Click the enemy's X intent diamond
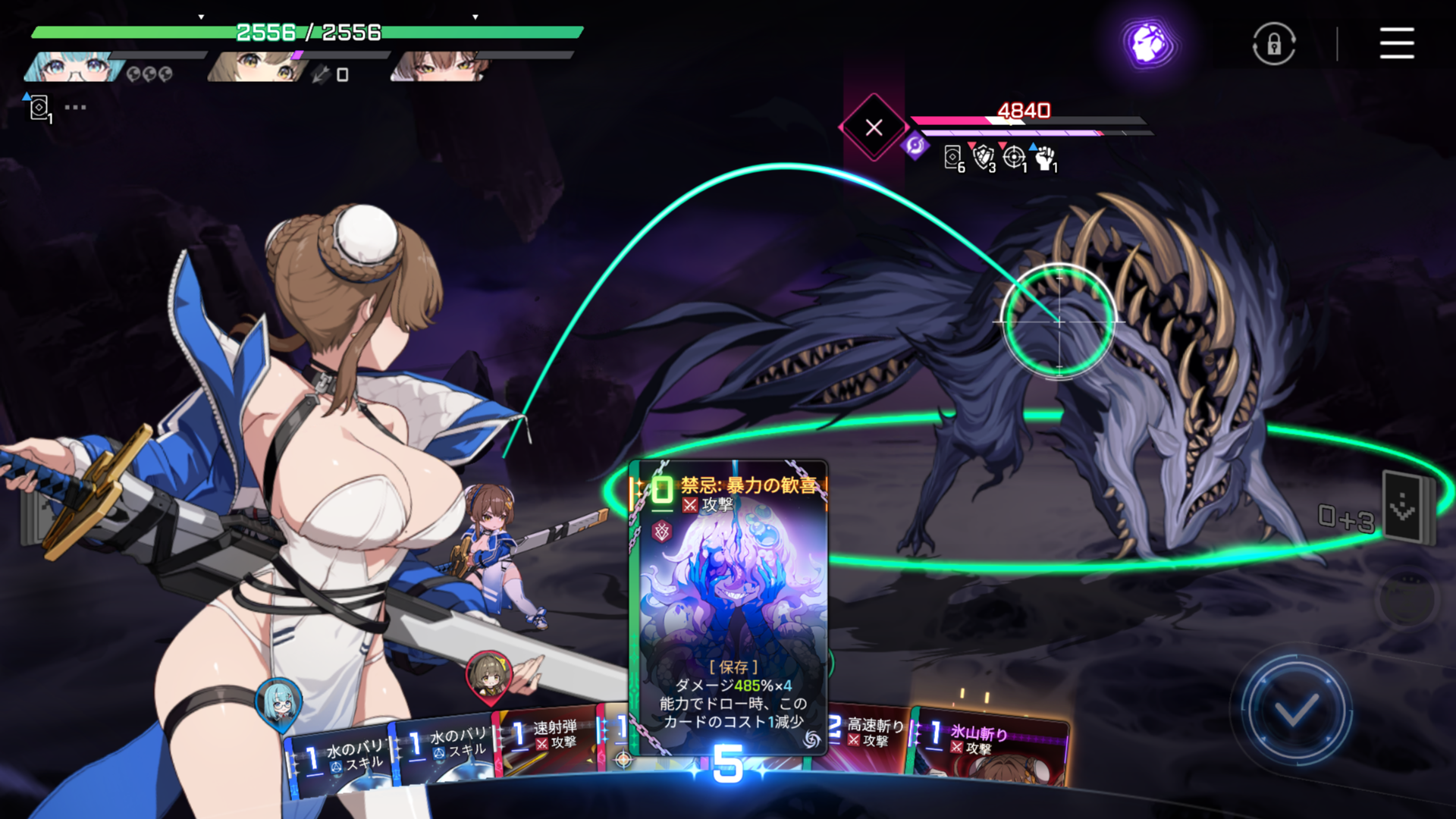1456x819 pixels. [x=874, y=127]
